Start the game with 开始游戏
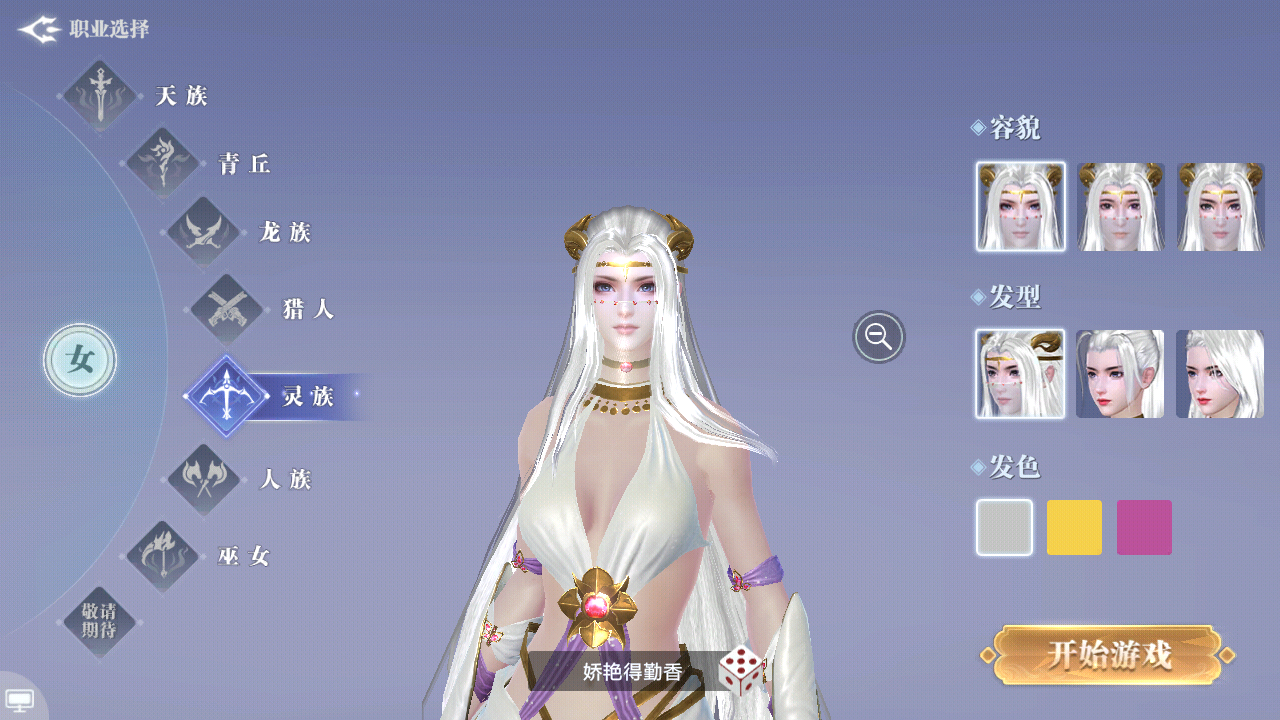The width and height of the screenshot is (1280, 720). click(1108, 656)
